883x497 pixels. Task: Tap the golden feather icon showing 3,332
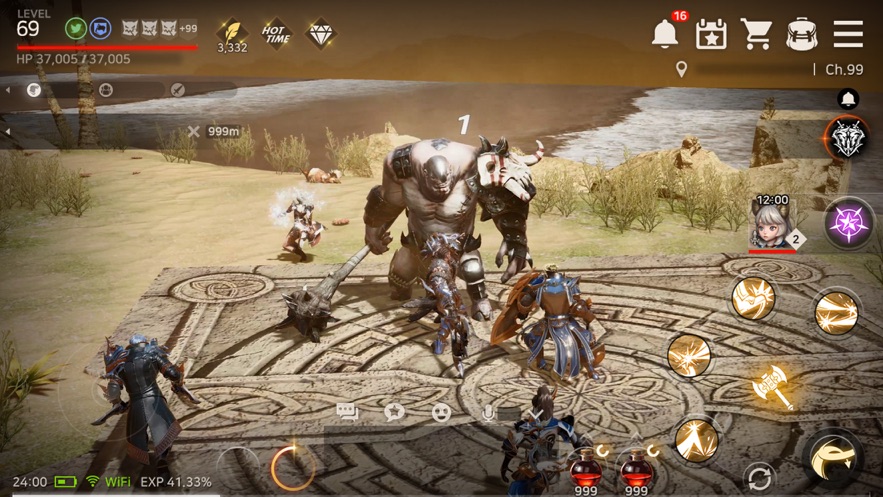[x=232, y=31]
